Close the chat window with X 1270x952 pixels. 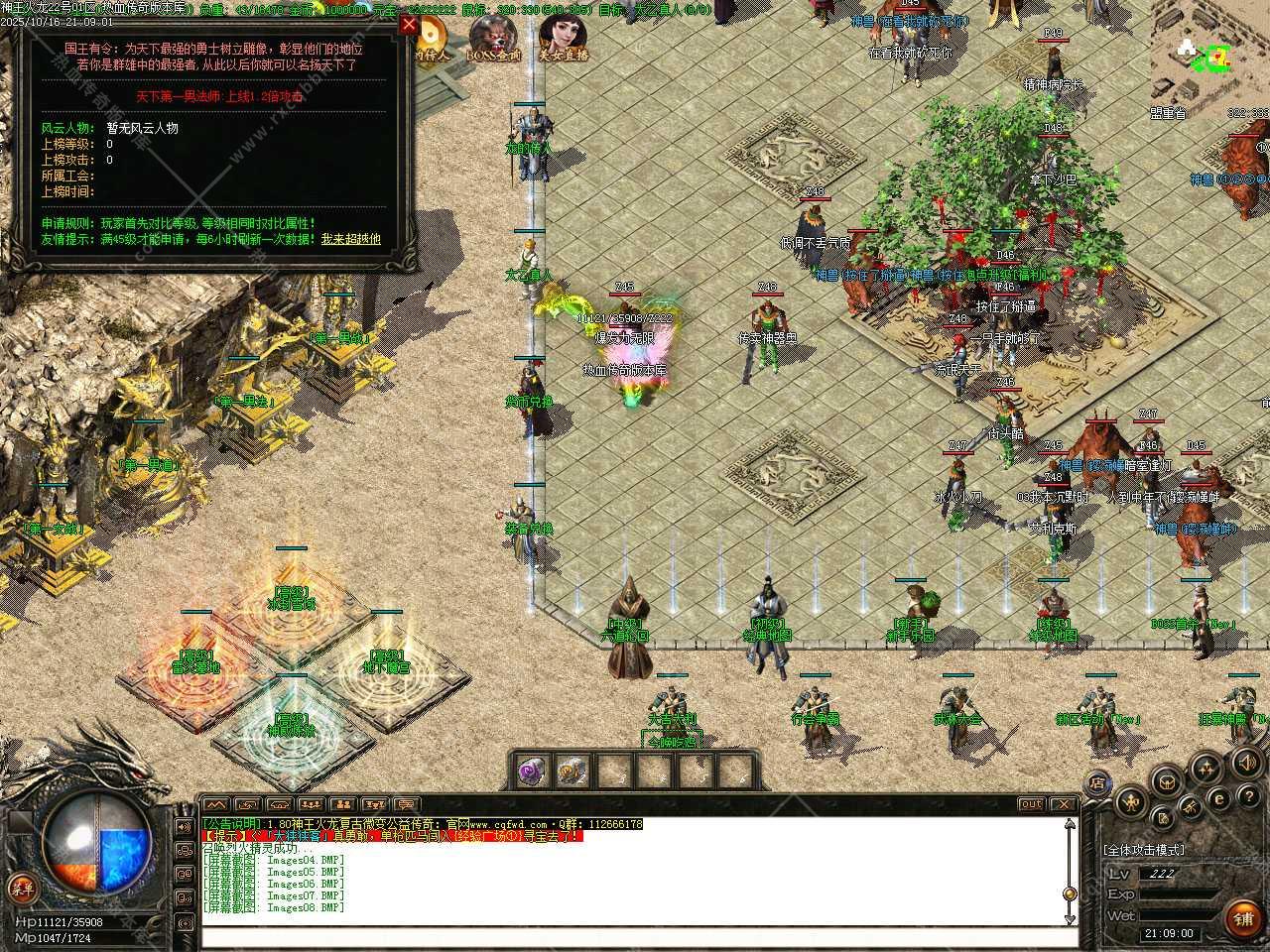coord(1063,804)
